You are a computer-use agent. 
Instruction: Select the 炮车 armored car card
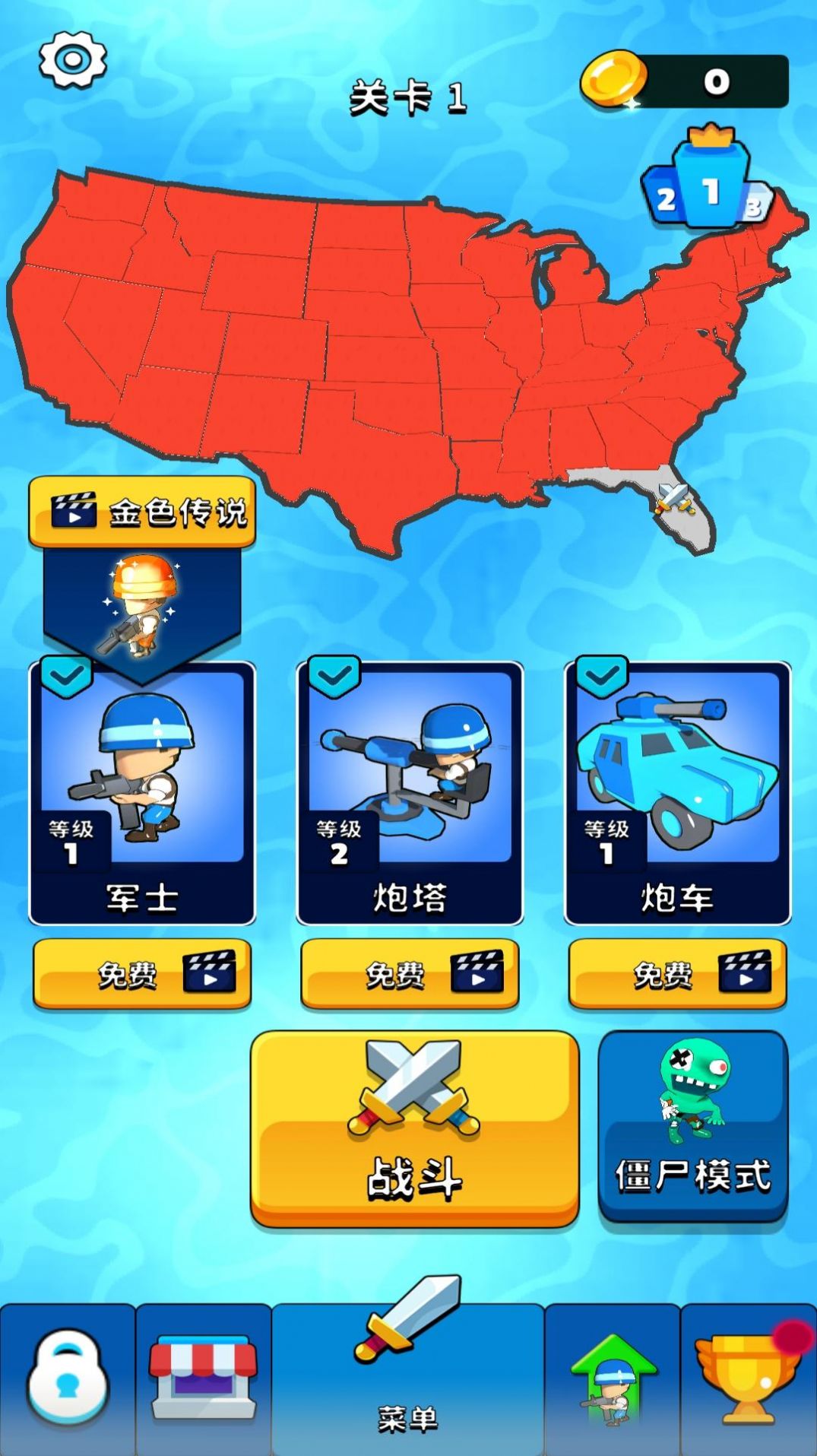[x=677, y=793]
